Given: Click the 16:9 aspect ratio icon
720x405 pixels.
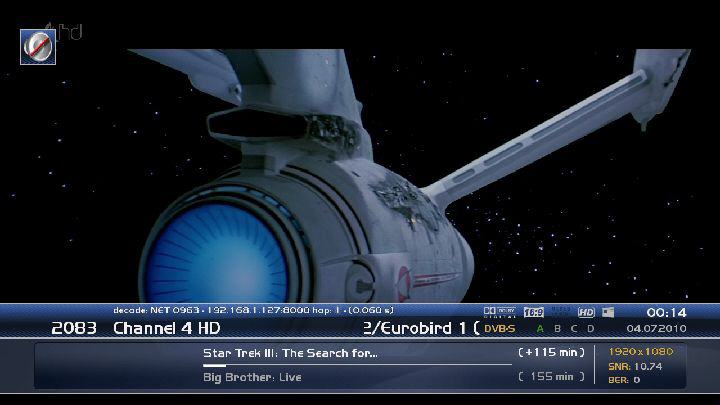Looking at the screenshot, I should click(x=533, y=312).
